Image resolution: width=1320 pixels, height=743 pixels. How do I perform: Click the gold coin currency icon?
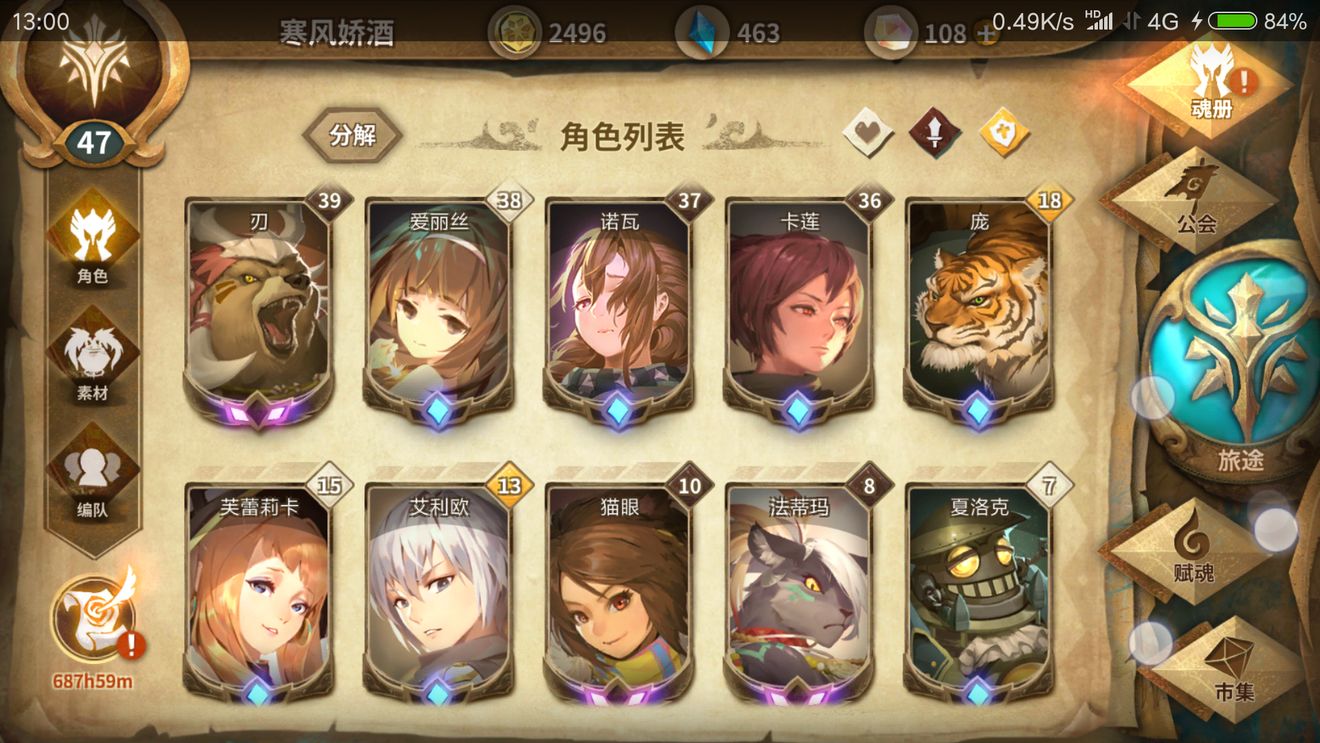[515, 32]
